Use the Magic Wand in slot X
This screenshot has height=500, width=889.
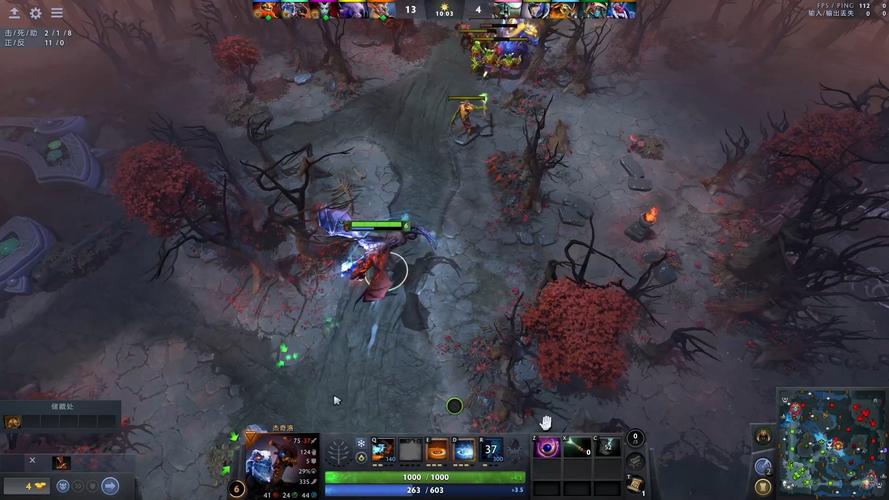click(x=577, y=448)
